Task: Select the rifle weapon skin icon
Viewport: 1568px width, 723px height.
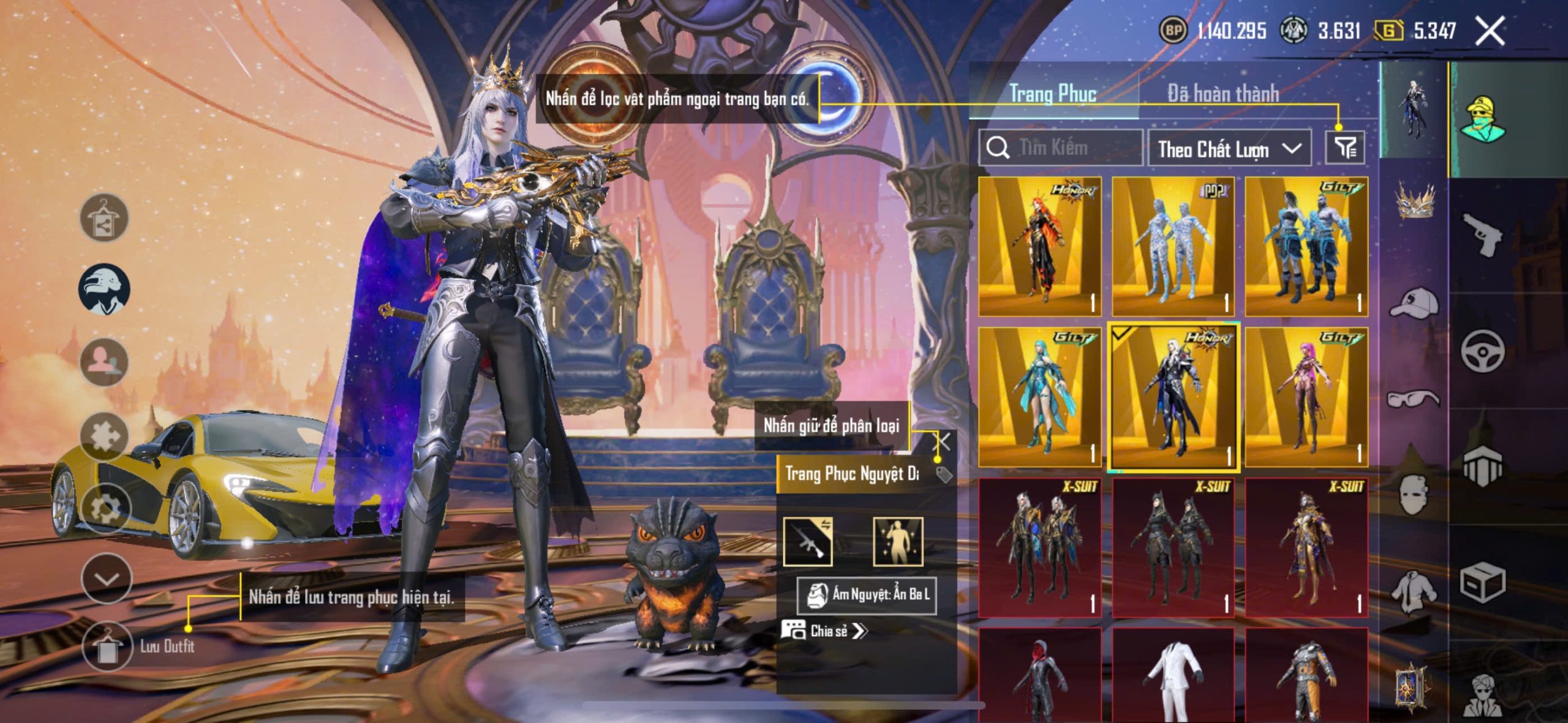Action: coord(808,541)
